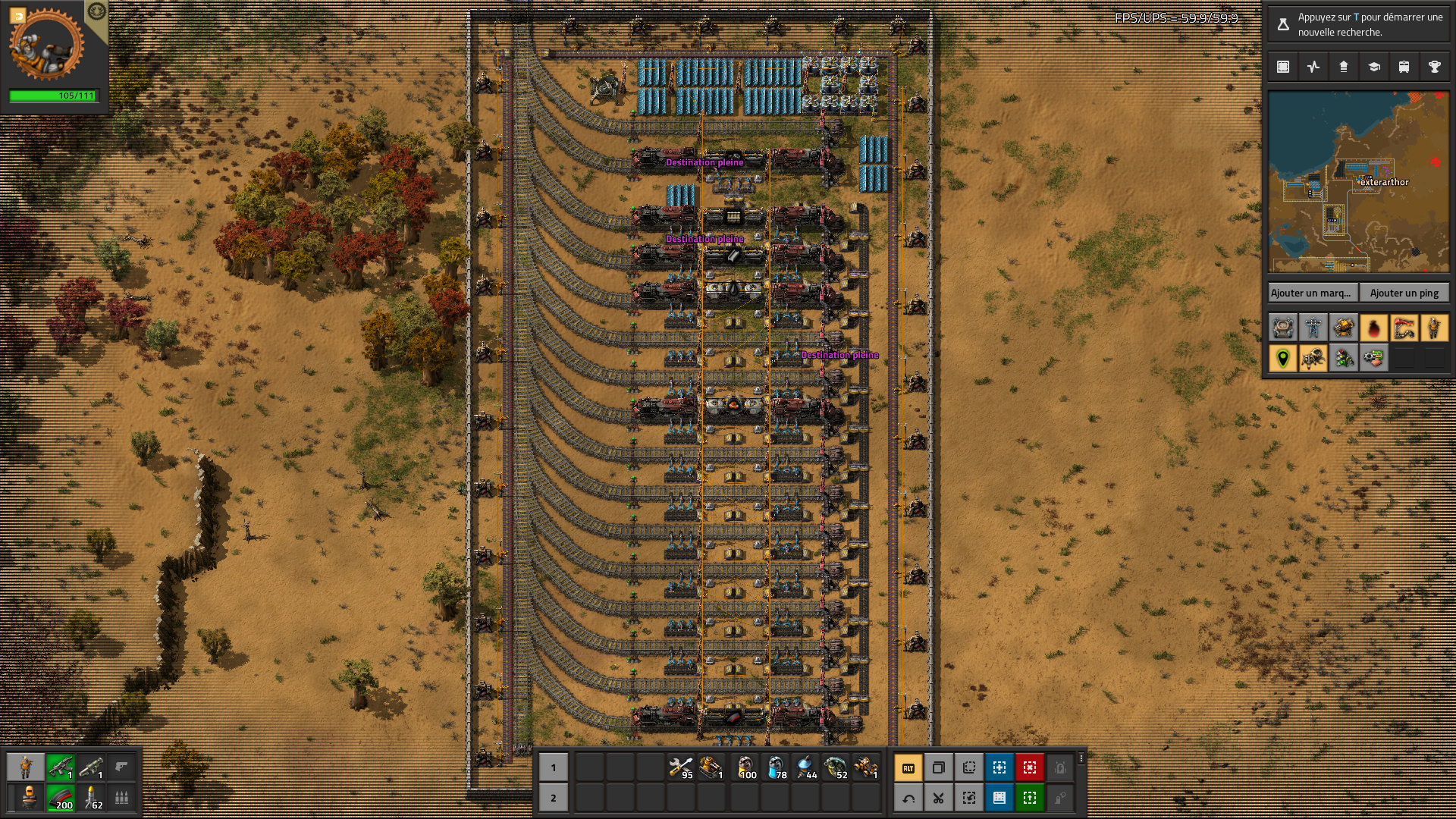Select the car hotbar slot
The image size is (1456, 819).
(865, 767)
